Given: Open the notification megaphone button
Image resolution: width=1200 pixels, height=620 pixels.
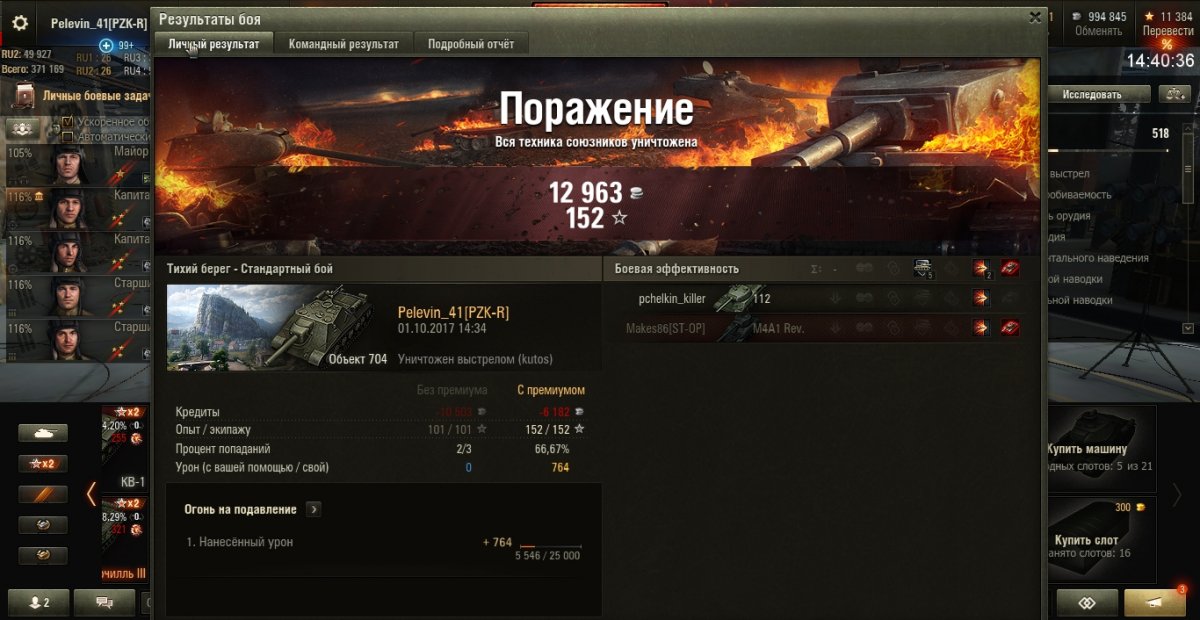Looking at the screenshot, I should point(1154,602).
